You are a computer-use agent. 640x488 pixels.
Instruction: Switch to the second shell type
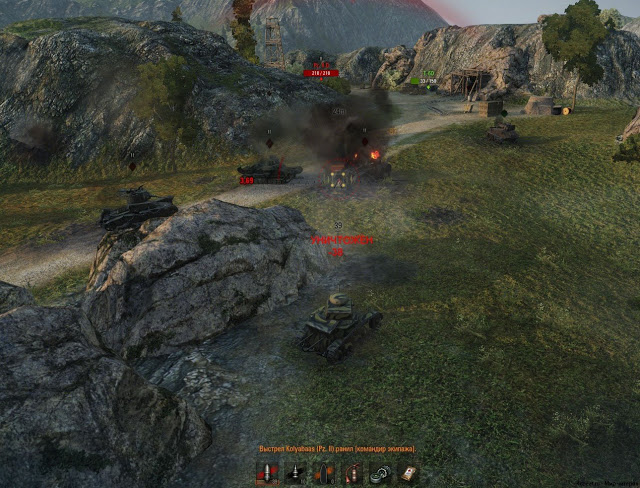point(295,473)
